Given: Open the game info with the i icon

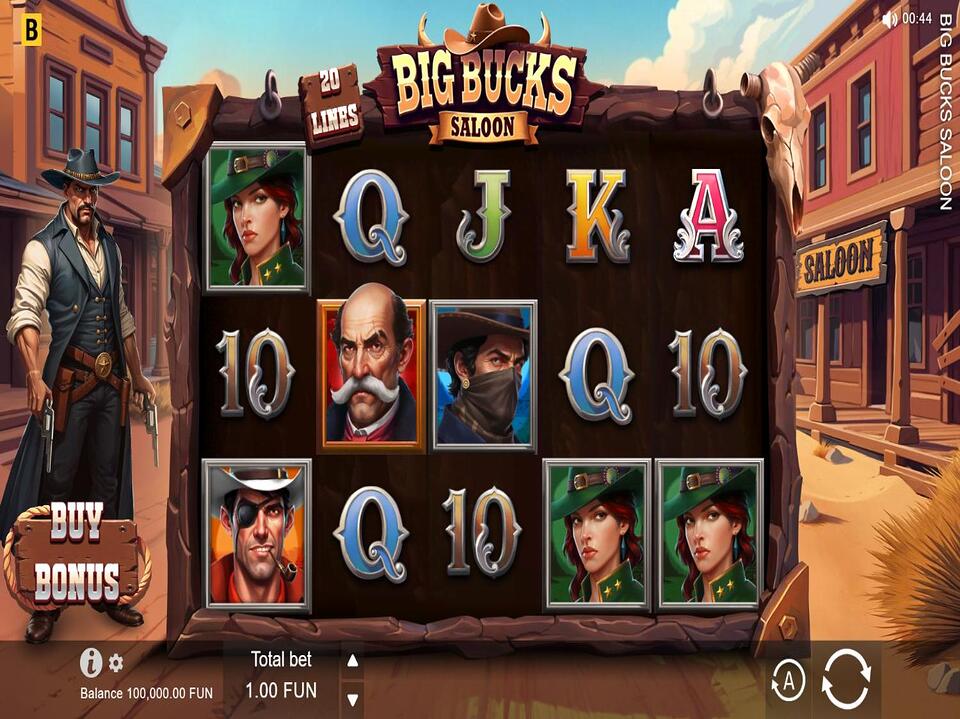Looking at the screenshot, I should click(x=91, y=661).
